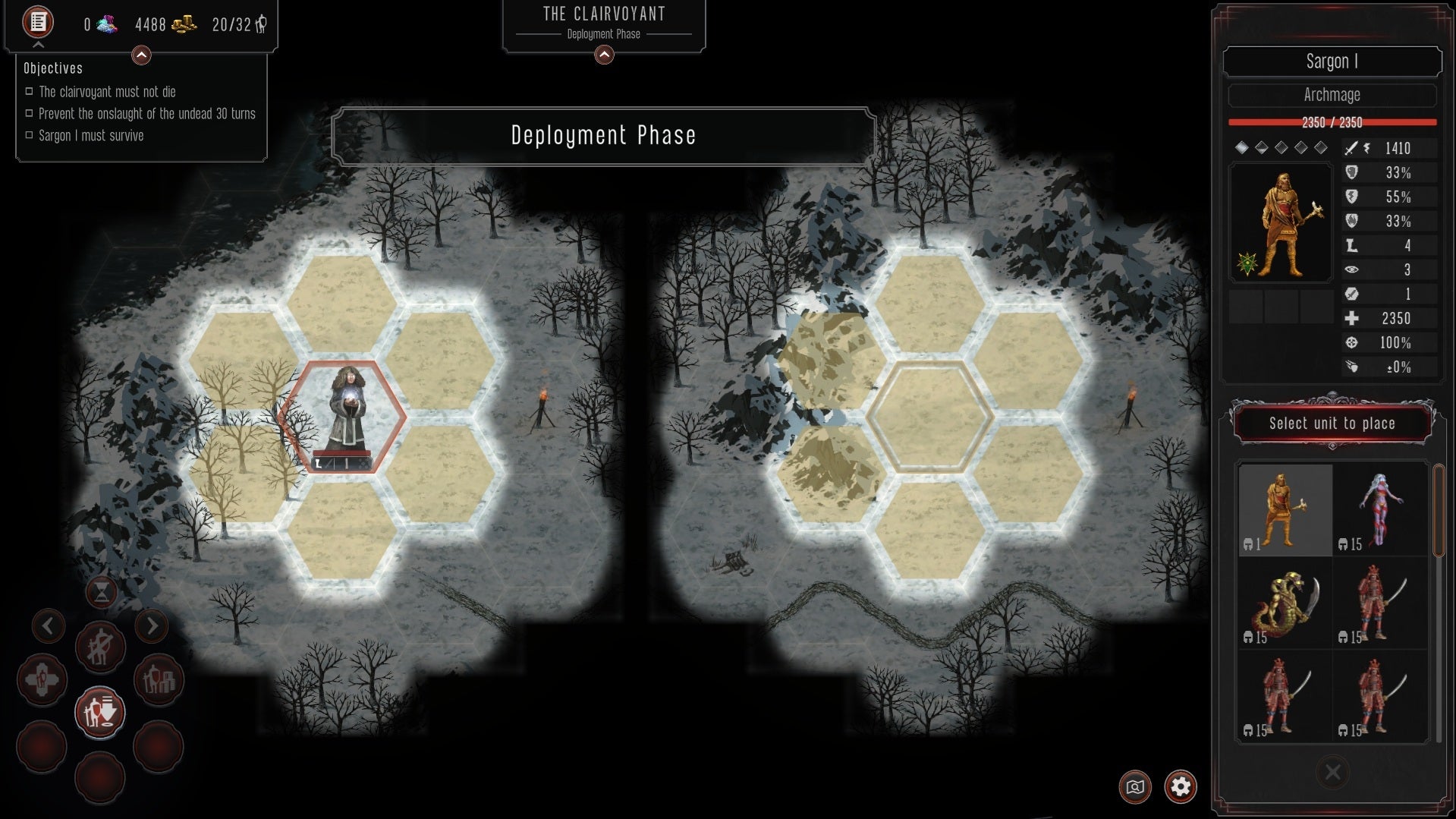The height and width of the screenshot is (819, 1456).
Task: Click the left arrow to cycle units
Action: click(49, 626)
